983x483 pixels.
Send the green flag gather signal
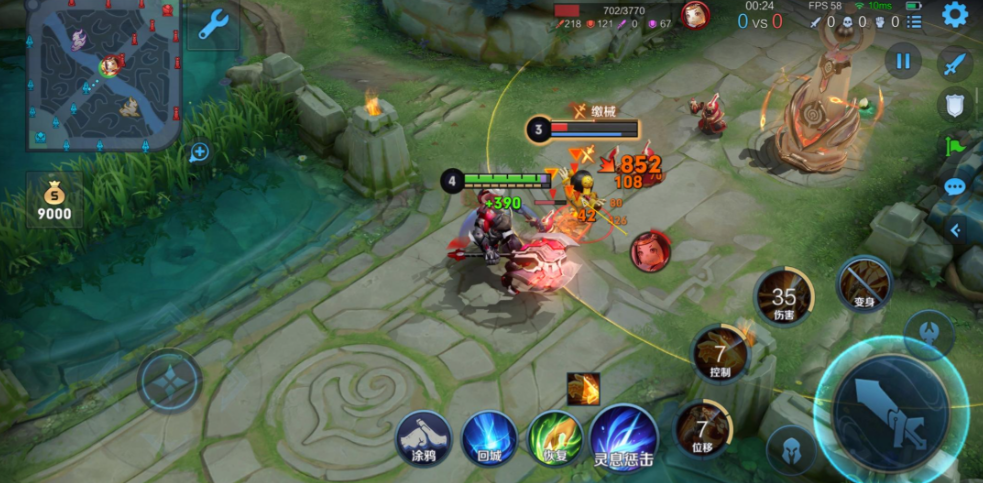pyautogui.click(x=955, y=146)
